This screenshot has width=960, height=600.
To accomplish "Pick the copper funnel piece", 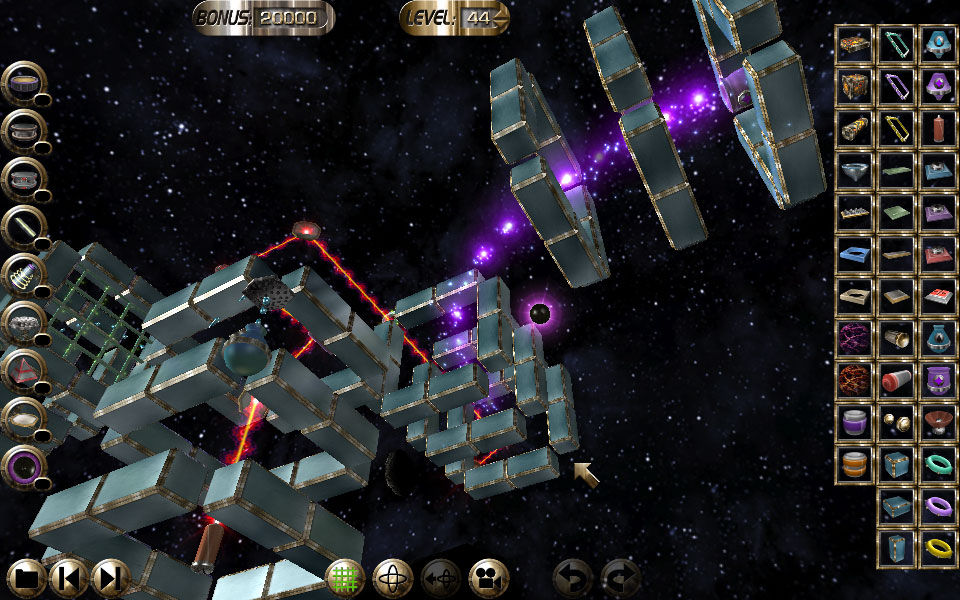I will tap(938, 422).
